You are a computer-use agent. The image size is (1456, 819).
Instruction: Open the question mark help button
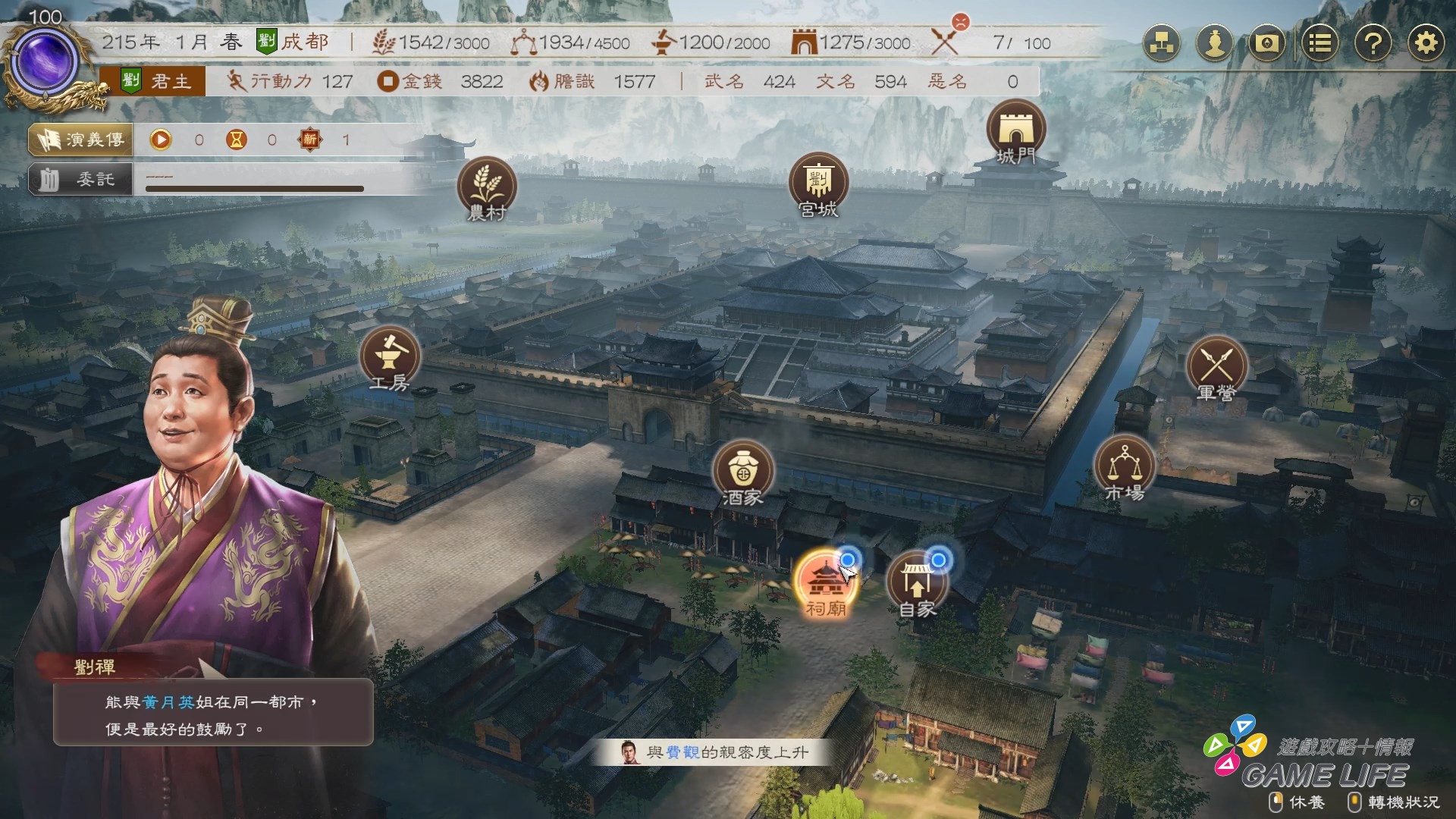coord(1373,43)
